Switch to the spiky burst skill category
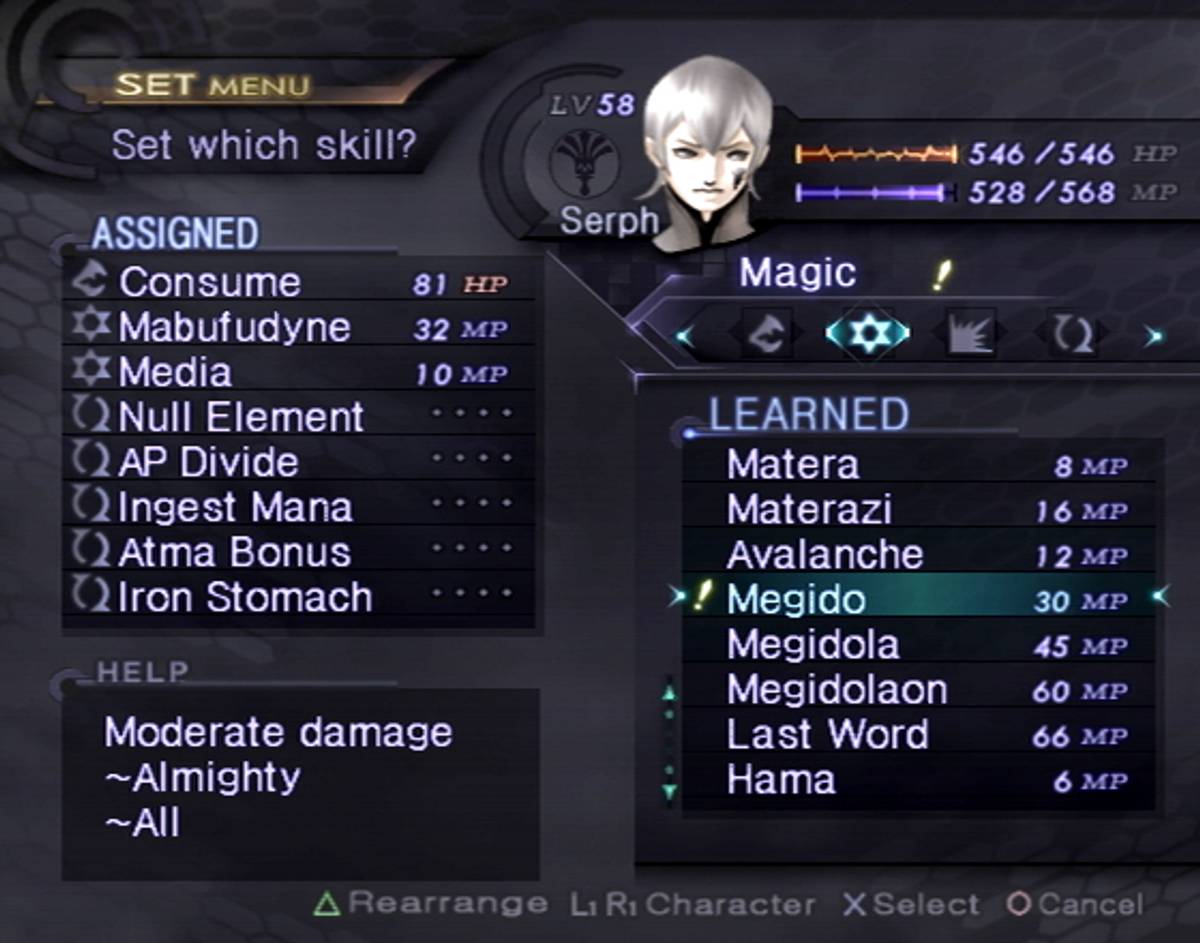The image size is (1200, 943). (x=971, y=334)
